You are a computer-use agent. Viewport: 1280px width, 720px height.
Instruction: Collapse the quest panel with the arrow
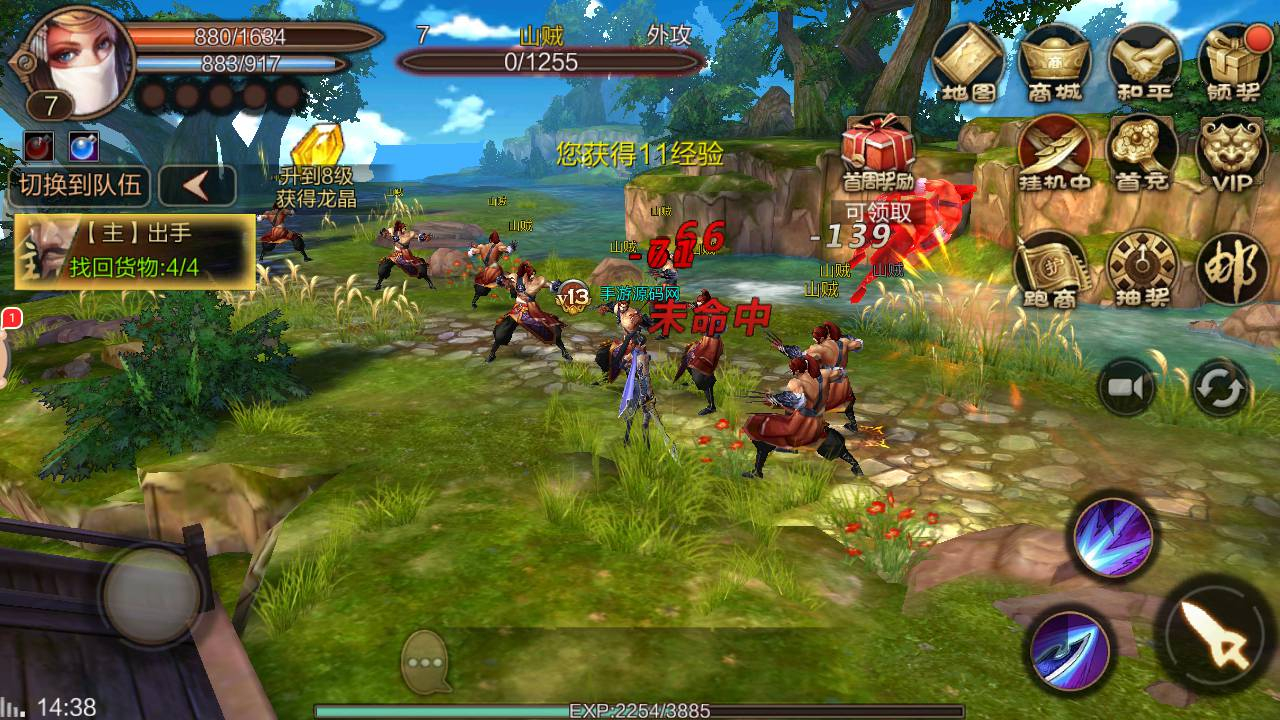point(197,186)
